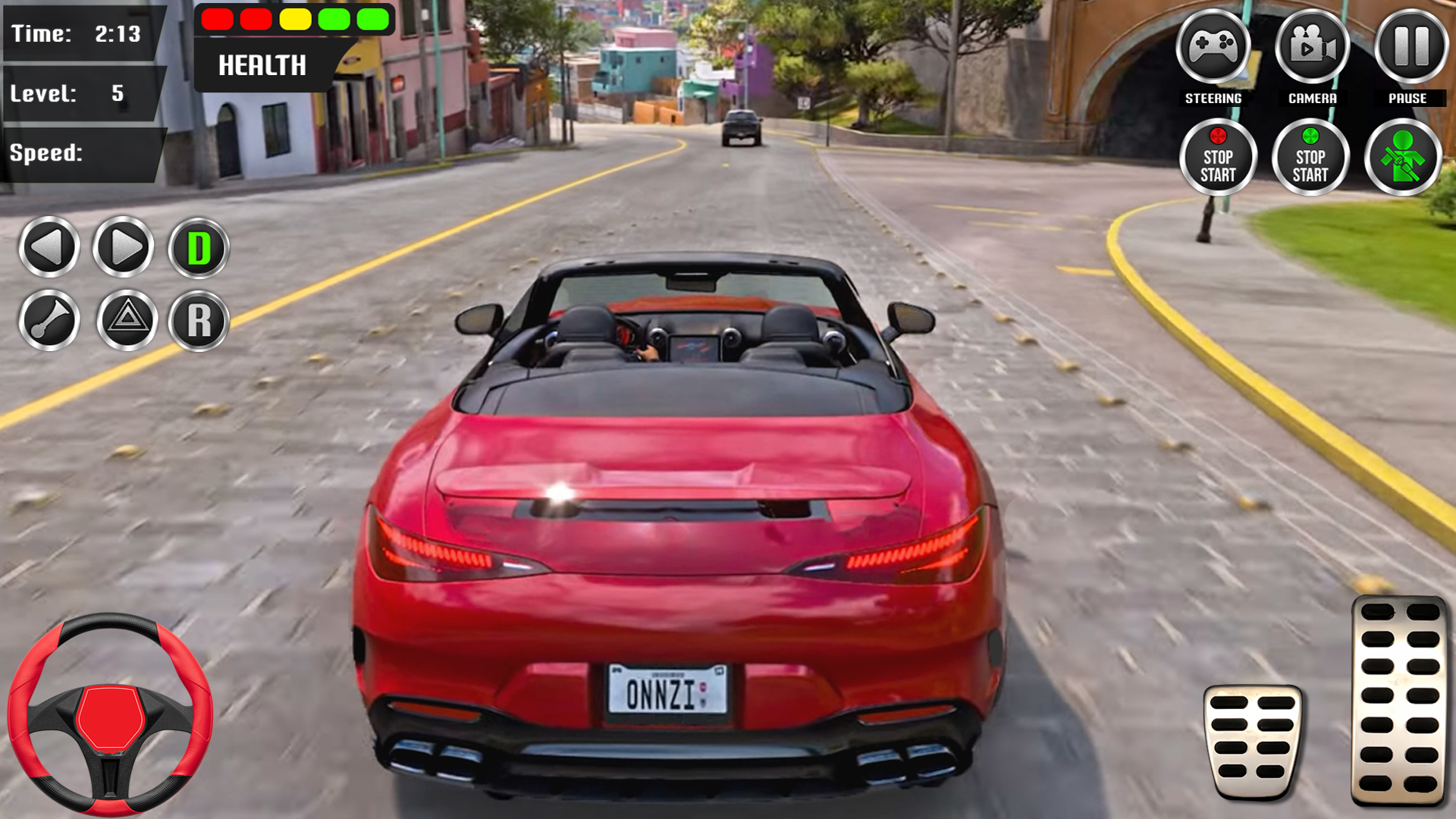
Task: Click the horn icon
Action: (x=50, y=321)
